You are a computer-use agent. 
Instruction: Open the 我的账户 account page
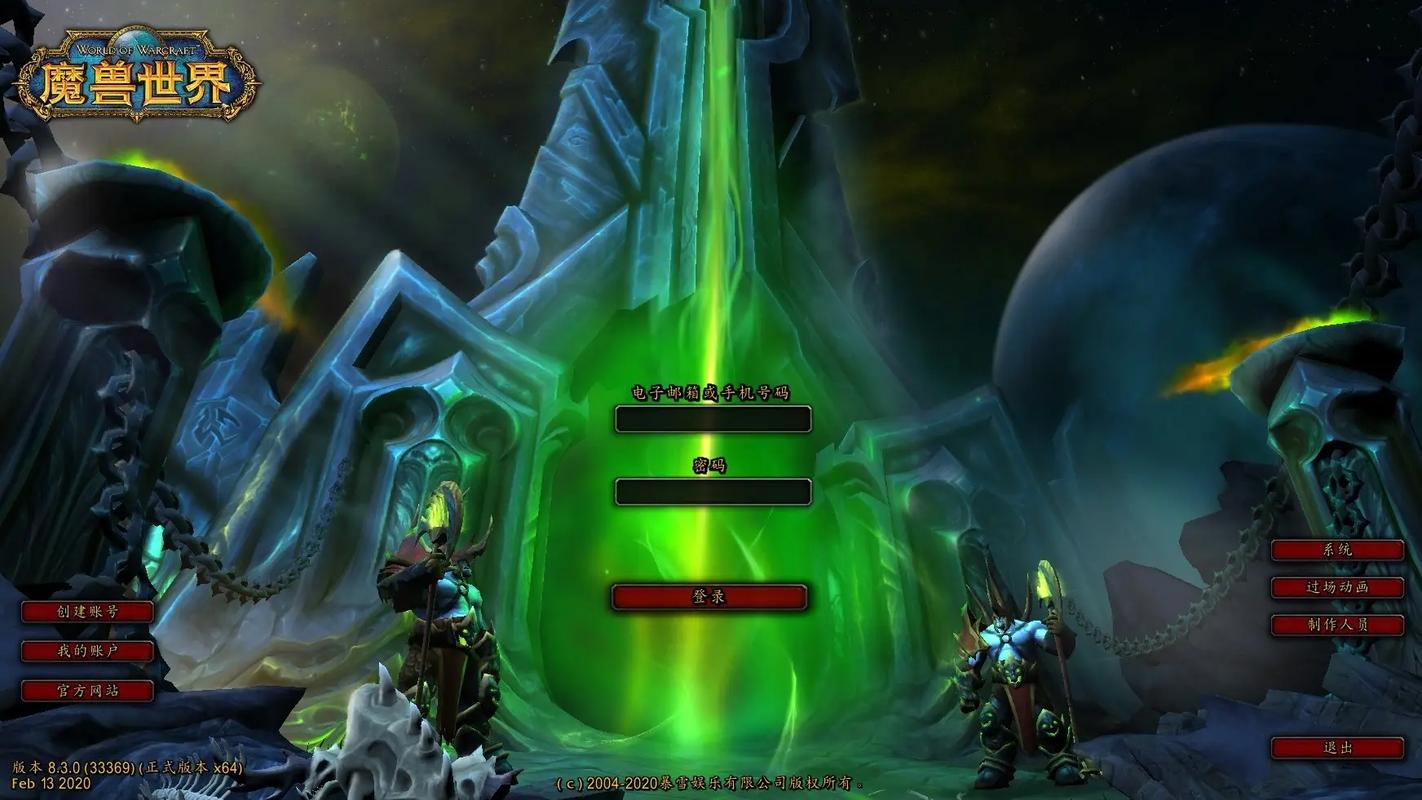pos(88,652)
